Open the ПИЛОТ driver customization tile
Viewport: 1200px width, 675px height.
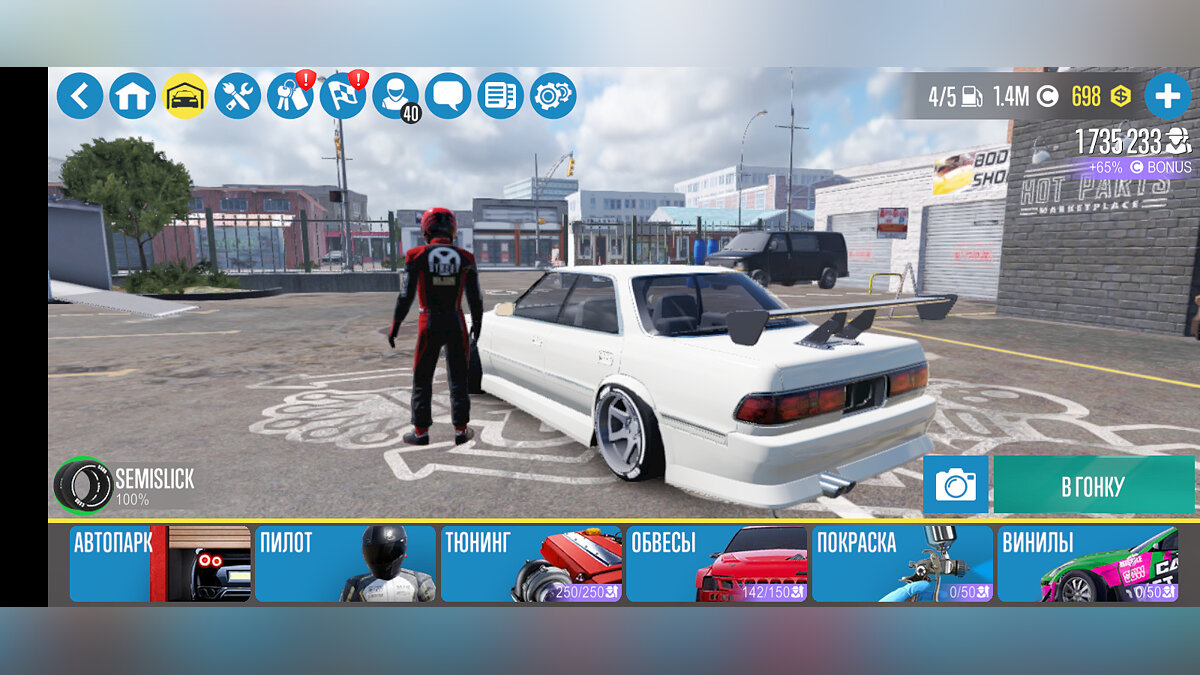point(345,564)
